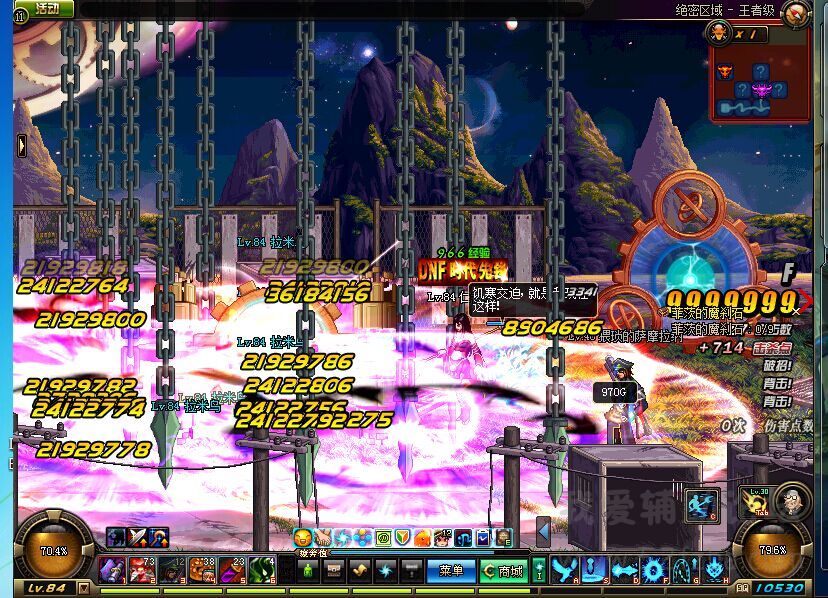Select the orange demon room on the minimap
This screenshot has width=828, height=598.
coord(725,72)
